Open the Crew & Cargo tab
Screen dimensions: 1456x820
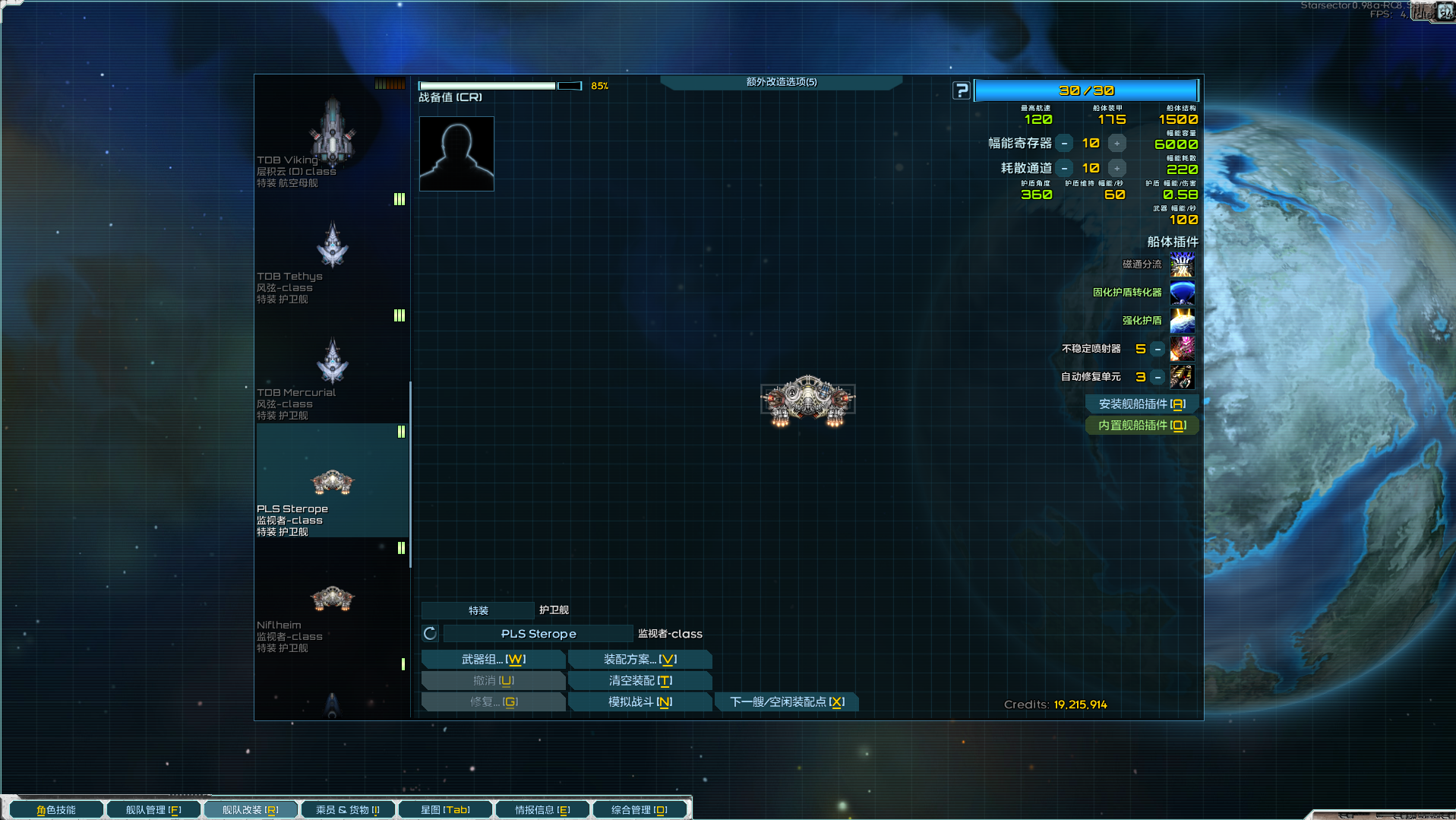click(x=347, y=810)
